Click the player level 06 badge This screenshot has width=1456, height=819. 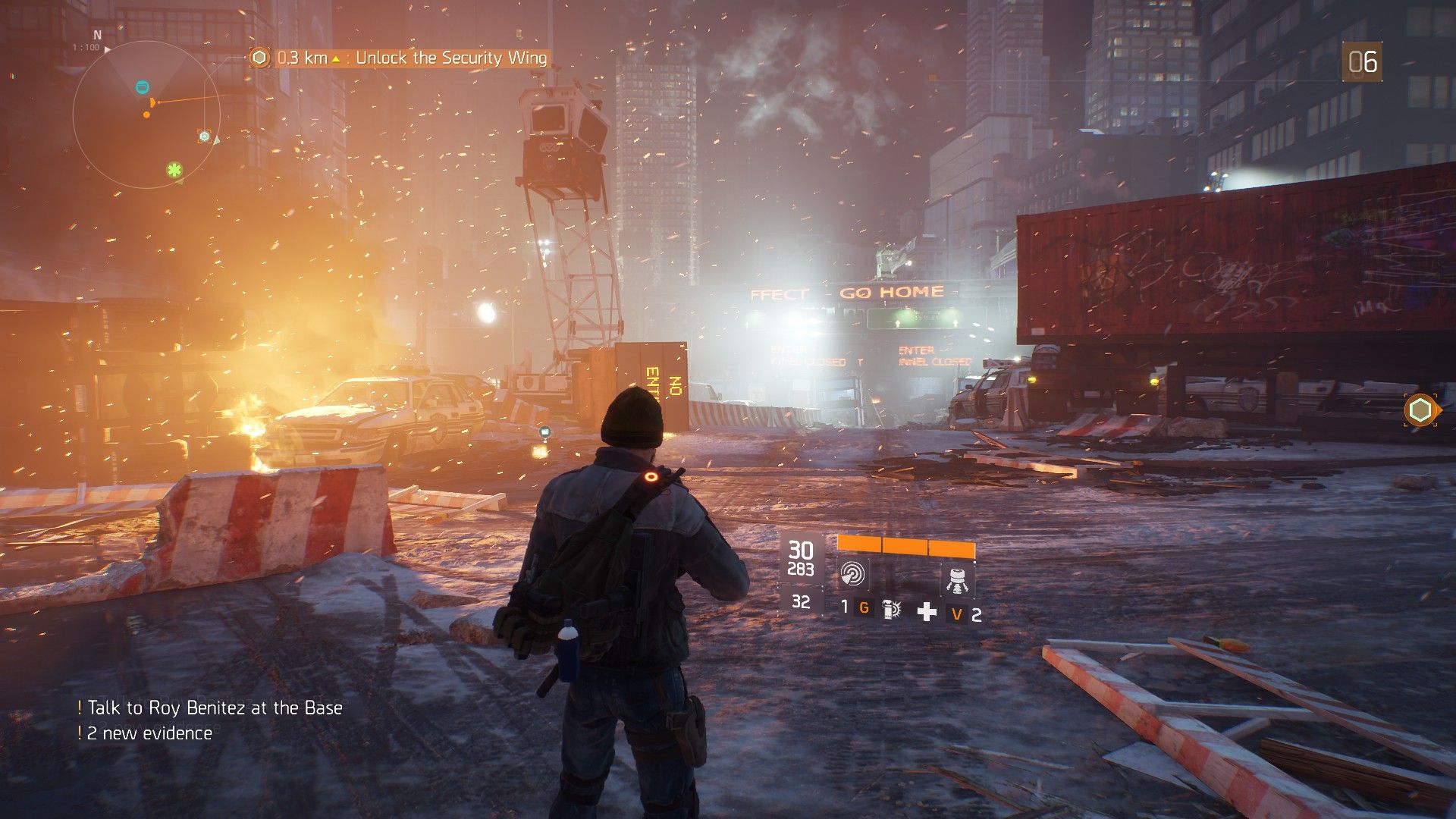[1362, 62]
